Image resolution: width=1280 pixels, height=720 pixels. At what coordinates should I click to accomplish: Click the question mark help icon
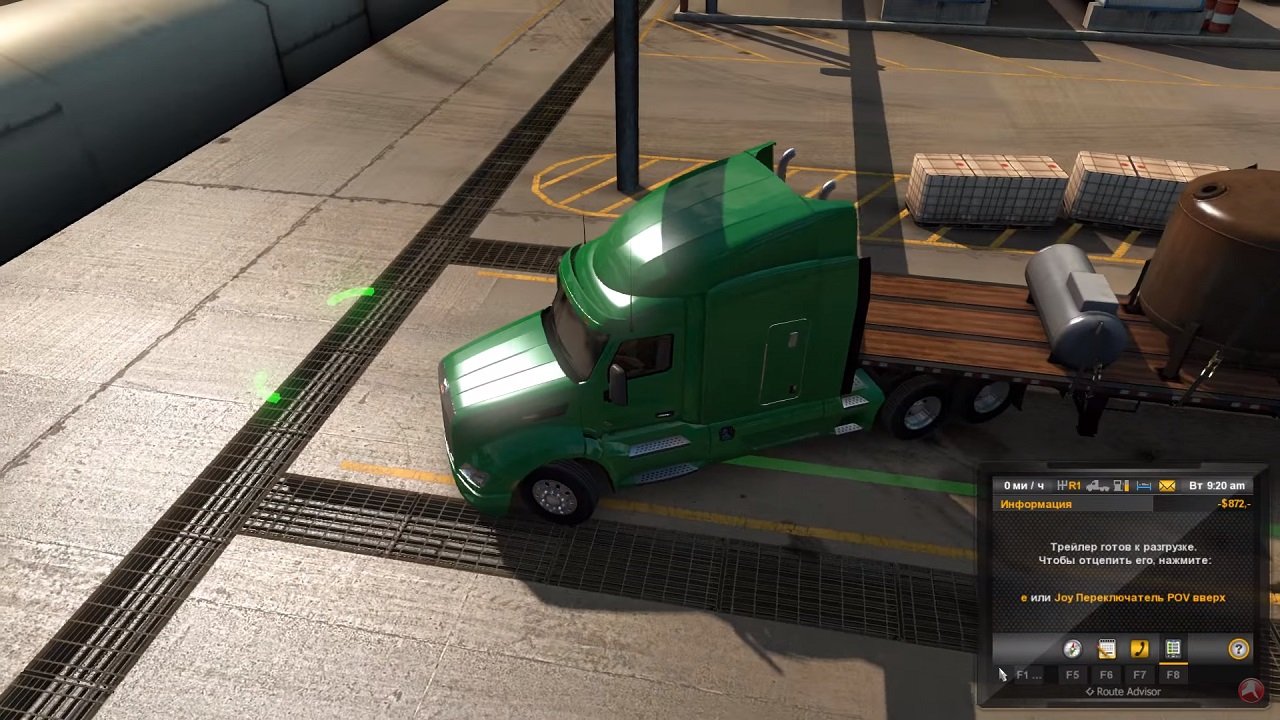[x=1240, y=650]
